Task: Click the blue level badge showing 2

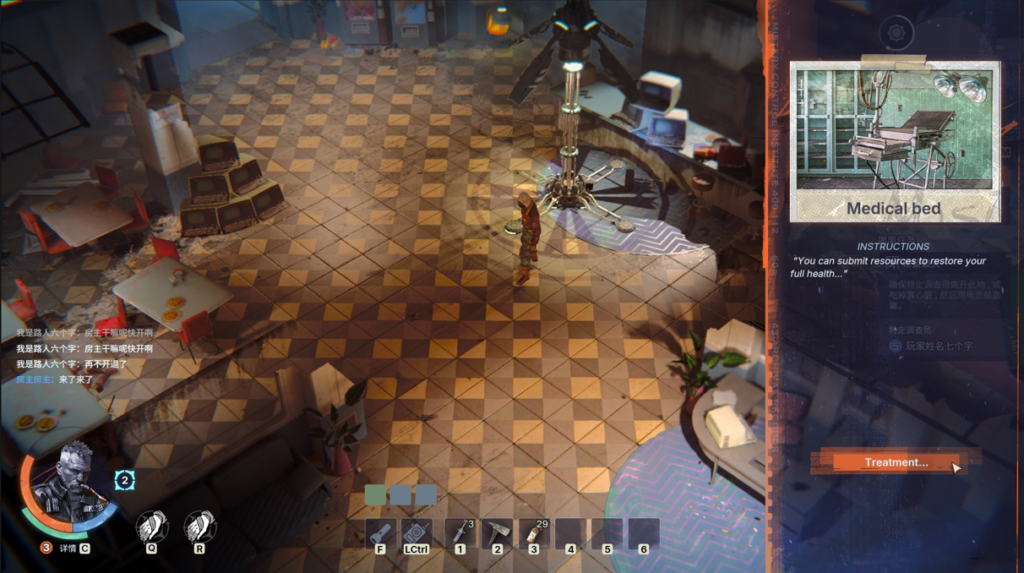Action: coord(125,481)
